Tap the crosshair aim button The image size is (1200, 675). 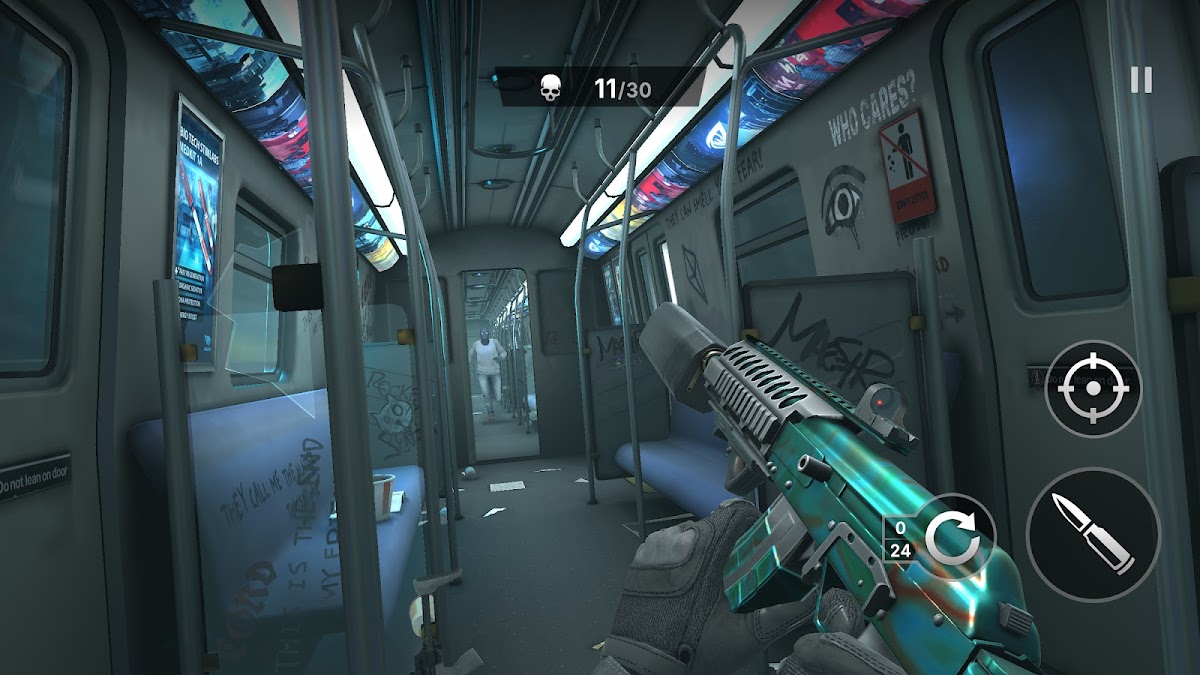pyautogui.click(x=1093, y=389)
